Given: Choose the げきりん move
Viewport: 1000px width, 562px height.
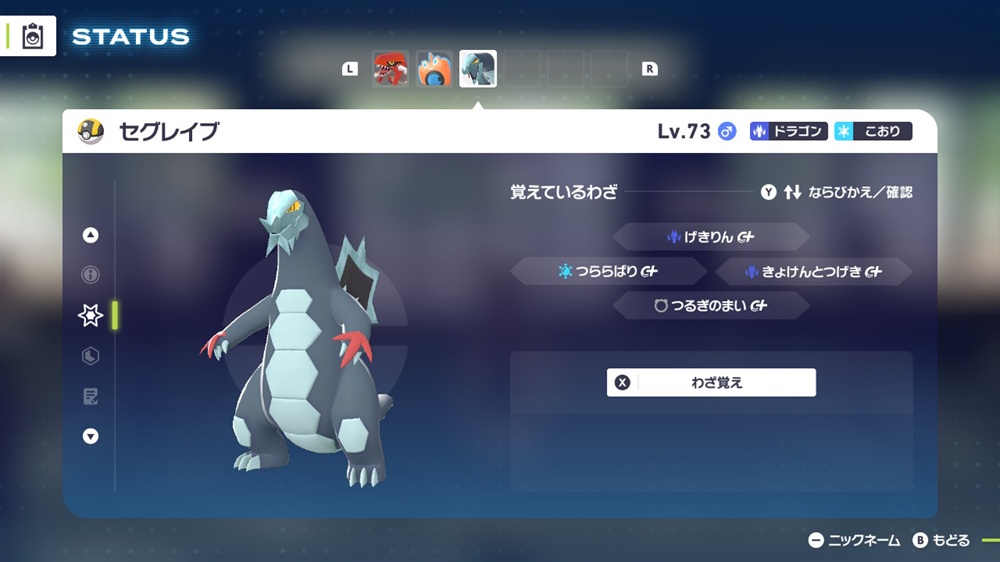Looking at the screenshot, I should [711, 237].
